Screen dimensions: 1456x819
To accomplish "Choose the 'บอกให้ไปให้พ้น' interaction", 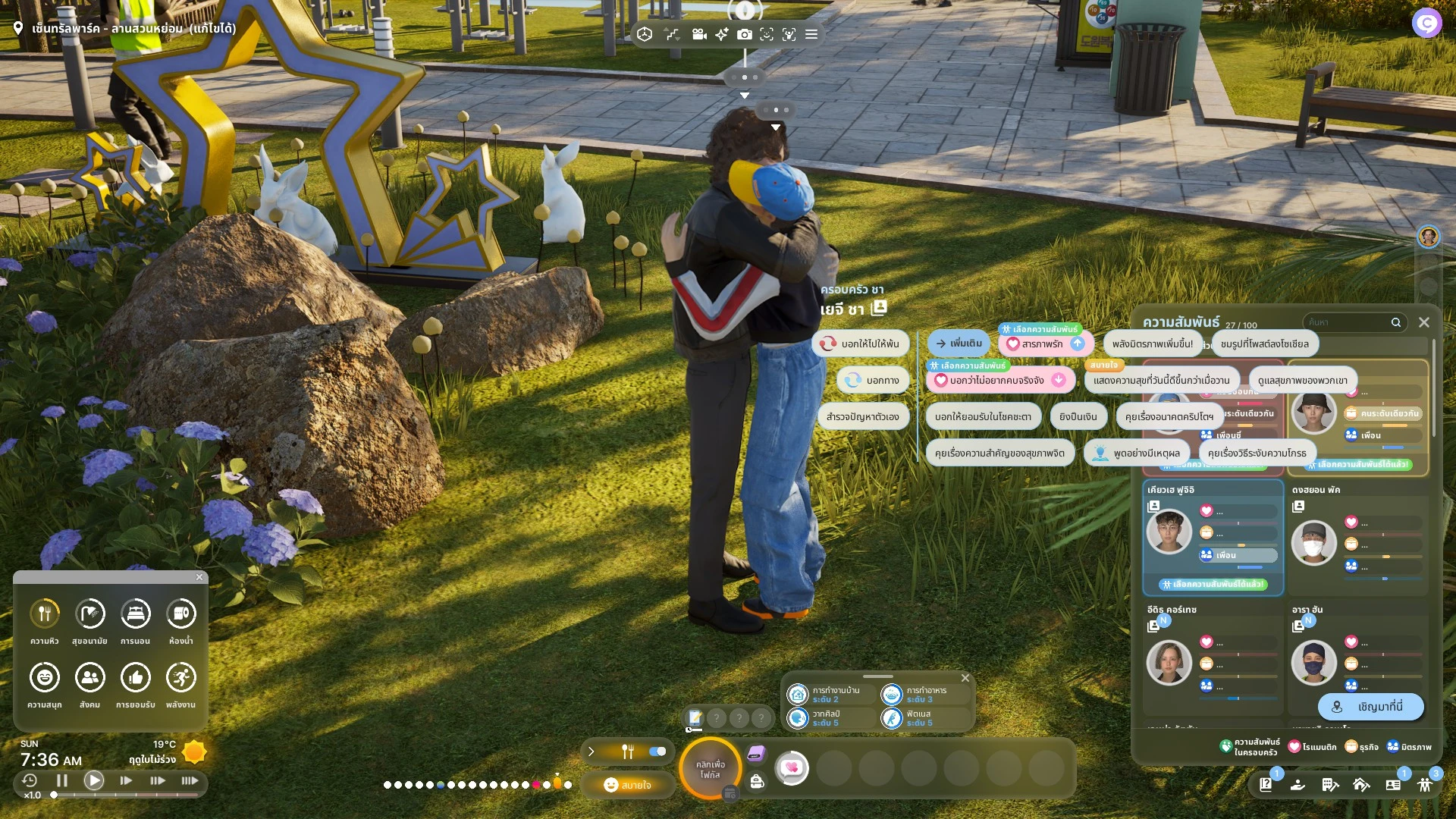I will (861, 344).
